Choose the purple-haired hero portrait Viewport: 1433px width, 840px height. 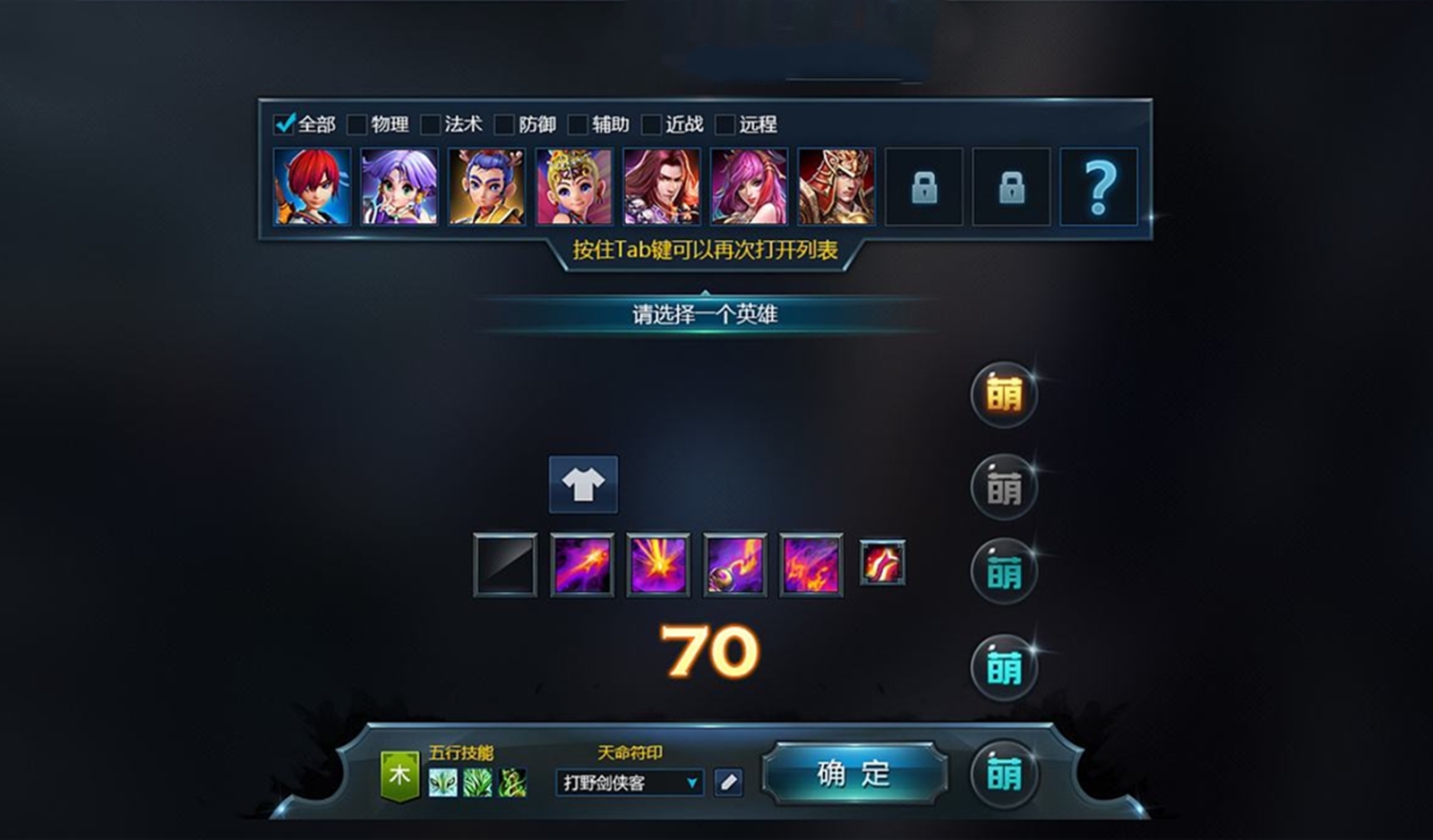click(x=399, y=186)
